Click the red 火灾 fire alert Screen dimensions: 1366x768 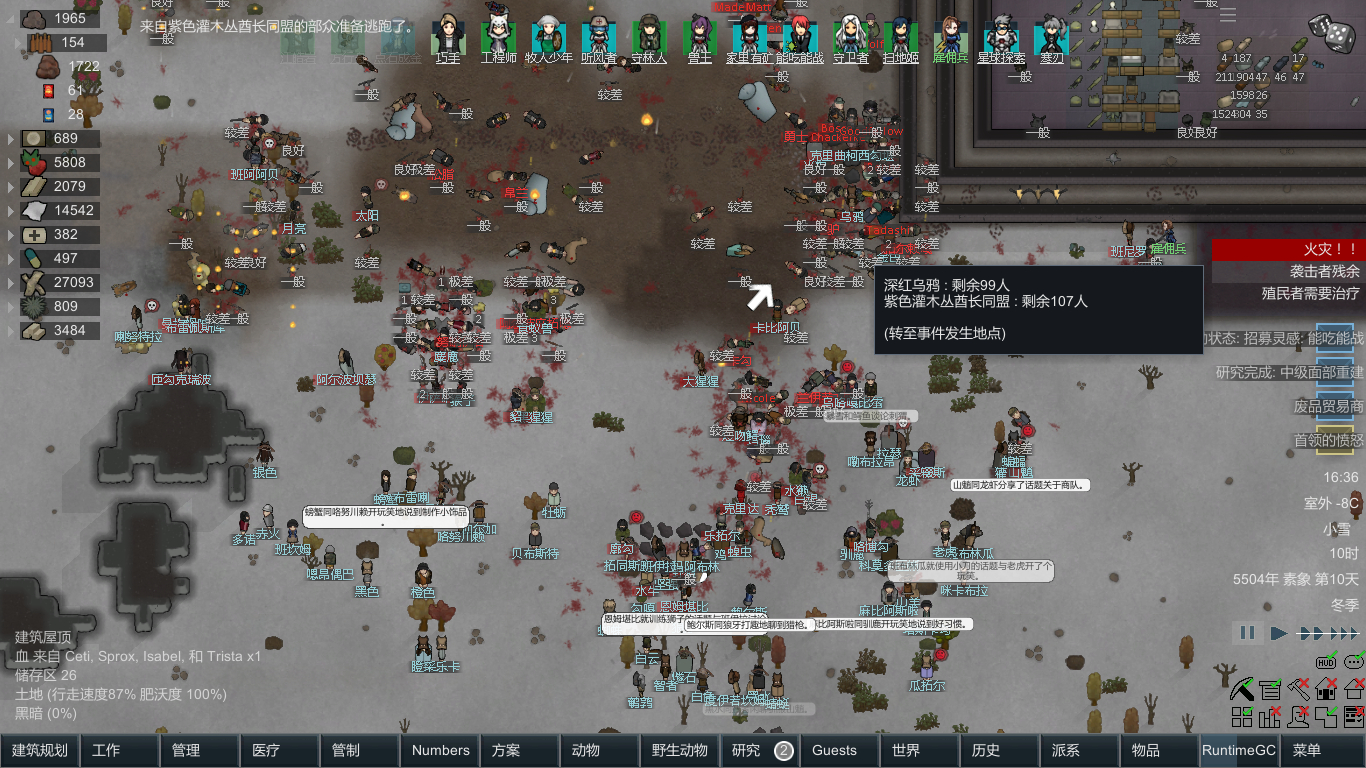pyautogui.click(x=1288, y=249)
